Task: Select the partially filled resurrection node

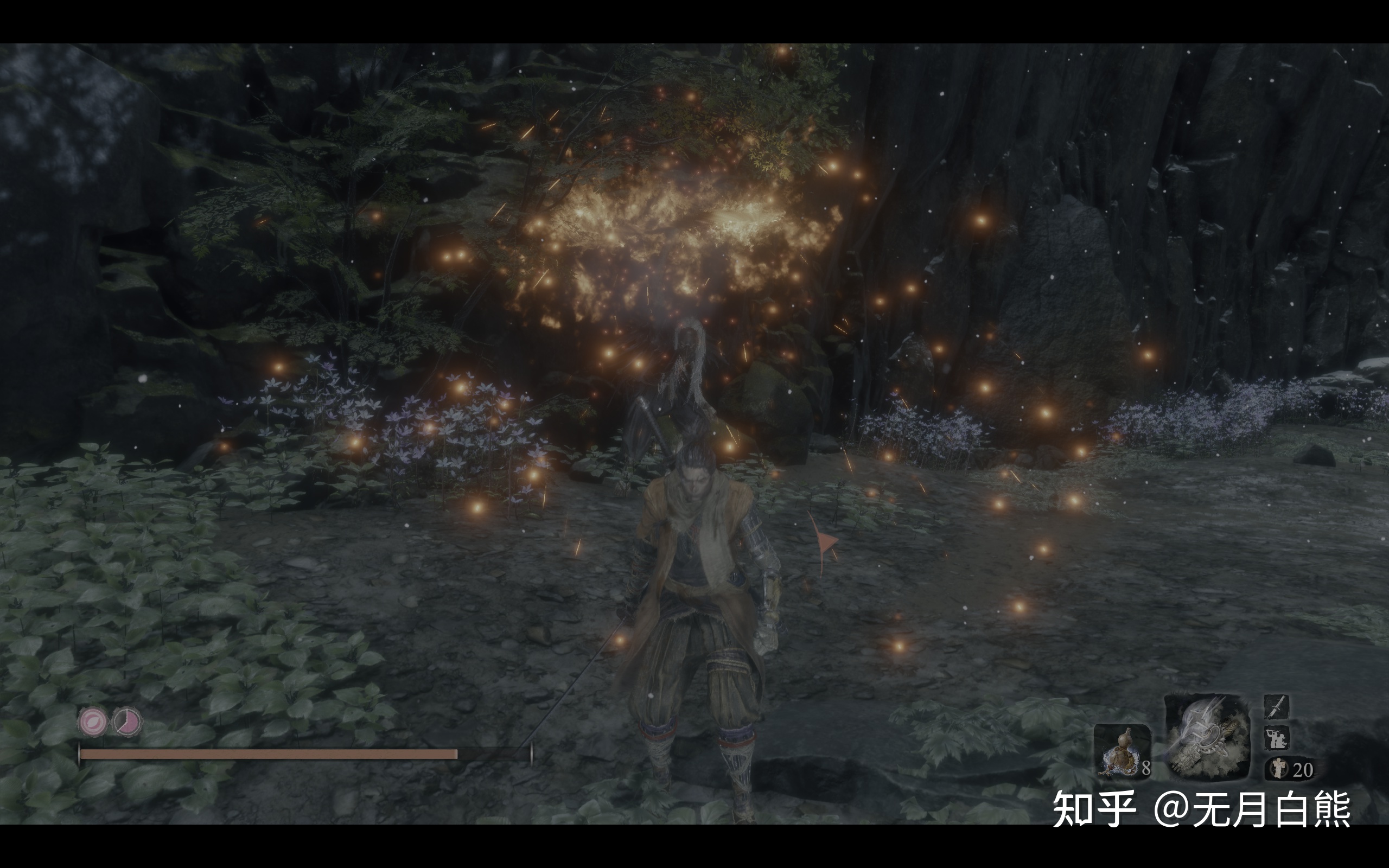Action: click(127, 722)
